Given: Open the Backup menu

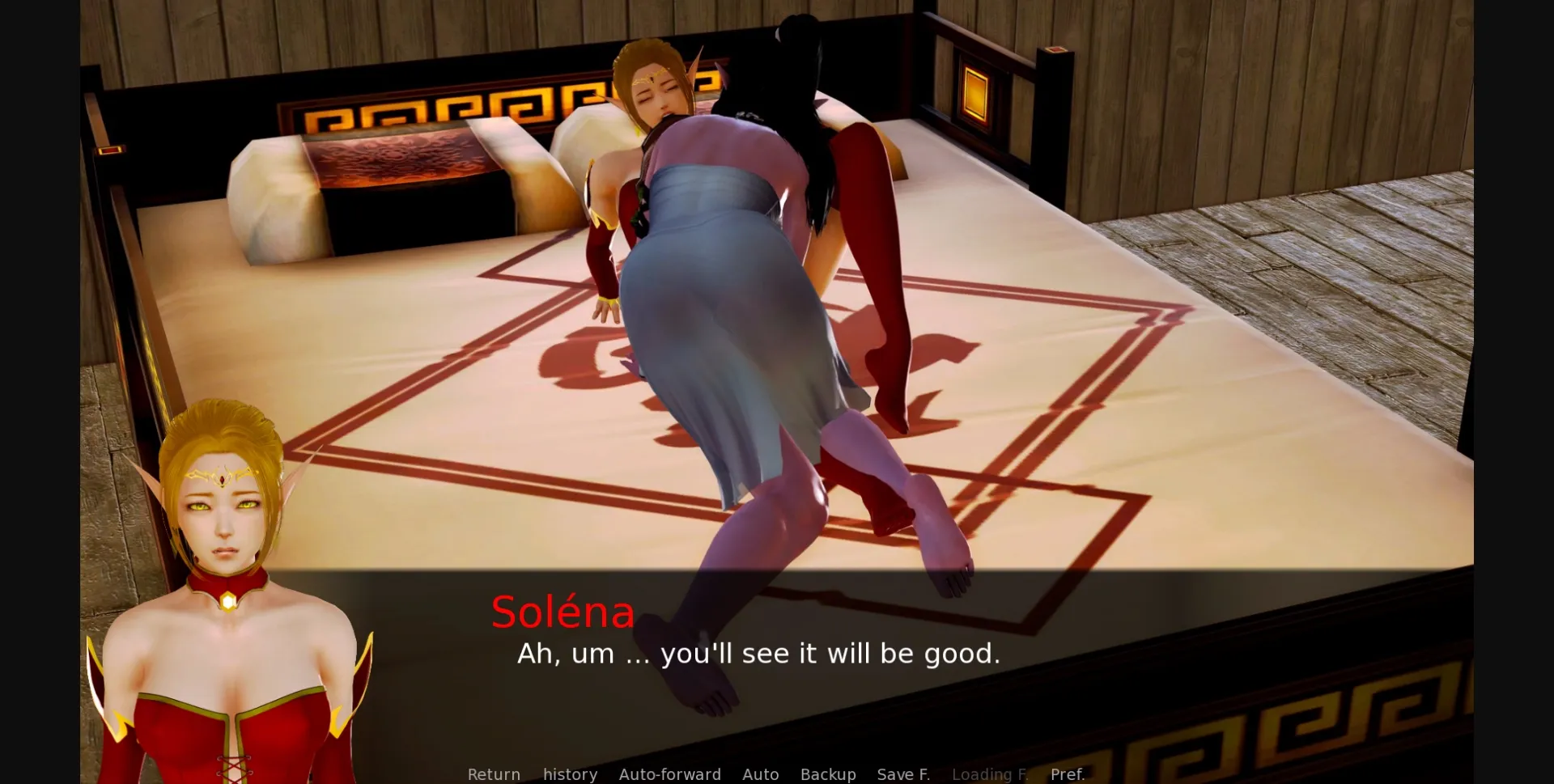Looking at the screenshot, I should [827, 774].
